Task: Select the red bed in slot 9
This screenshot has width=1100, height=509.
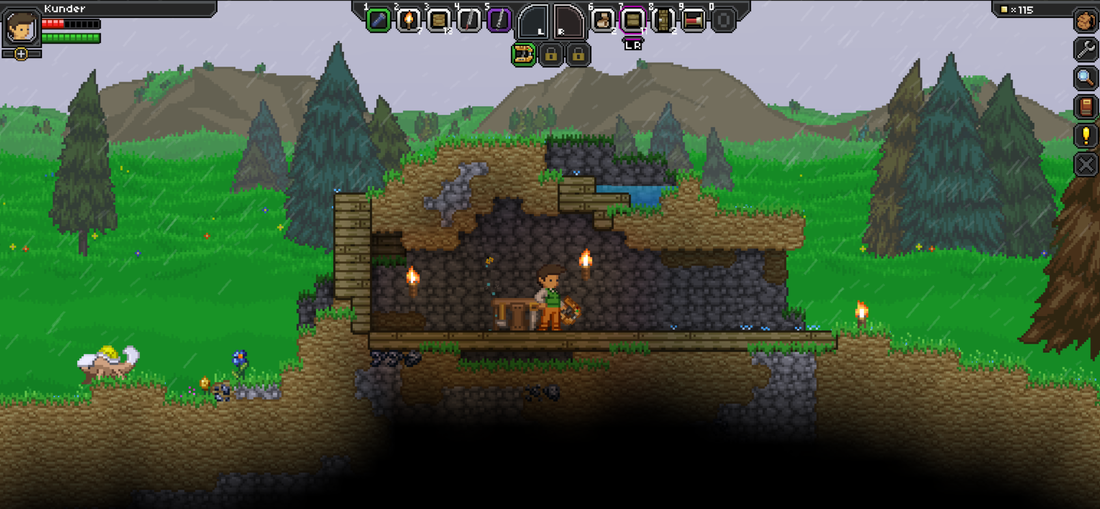Action: [693, 20]
